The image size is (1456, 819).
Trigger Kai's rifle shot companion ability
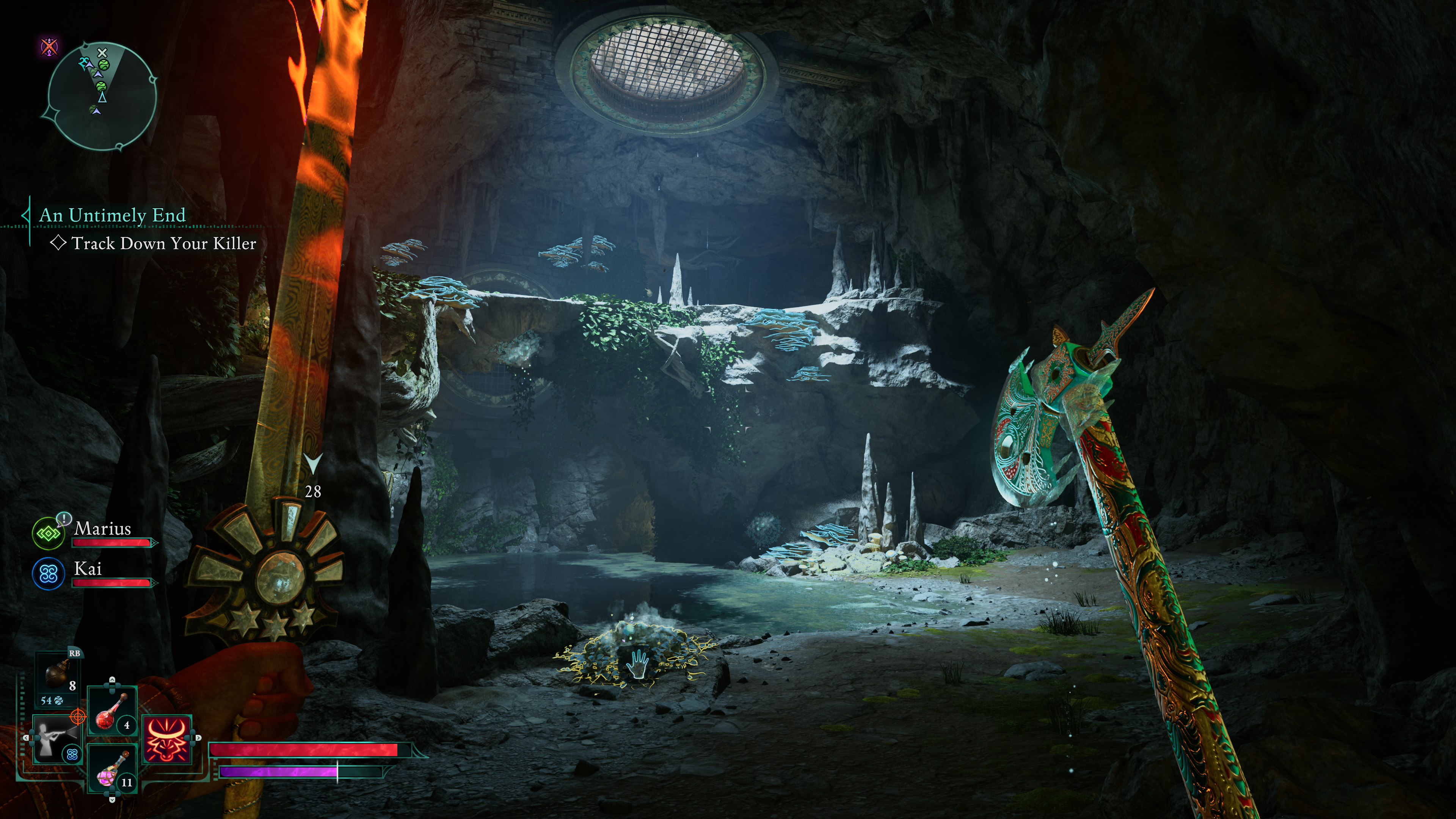[57, 739]
